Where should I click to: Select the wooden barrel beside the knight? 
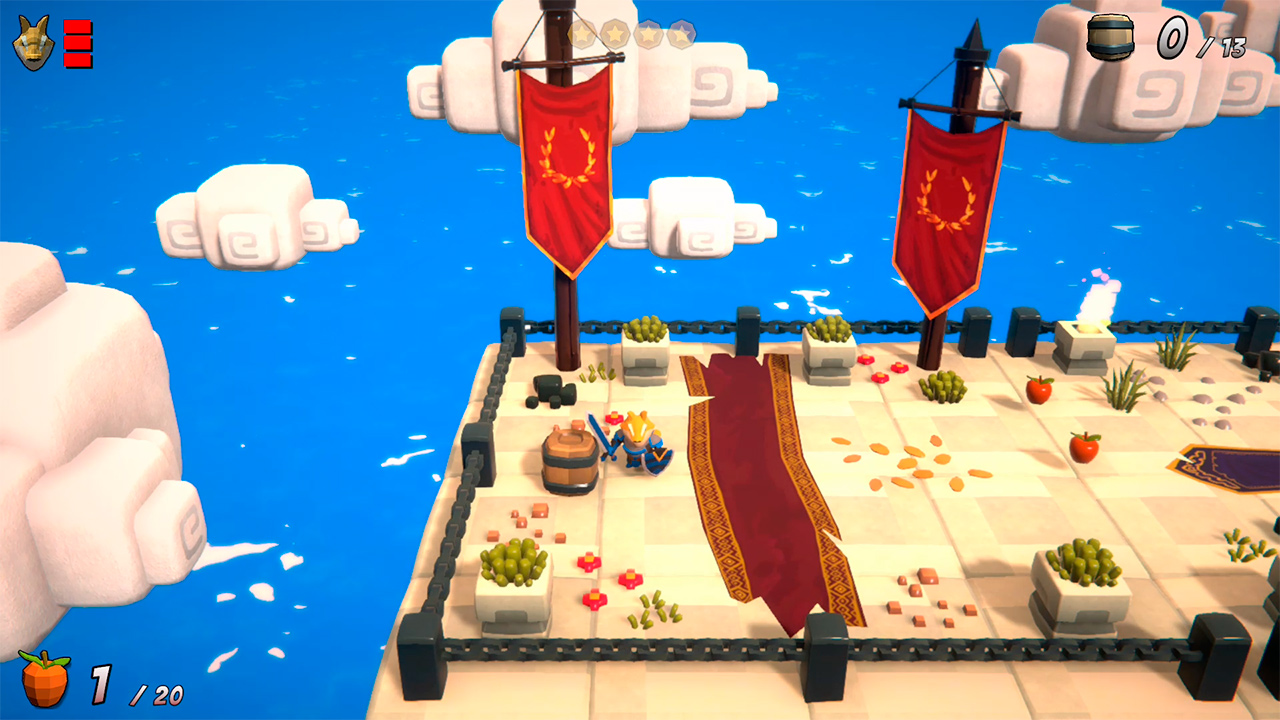point(570,460)
